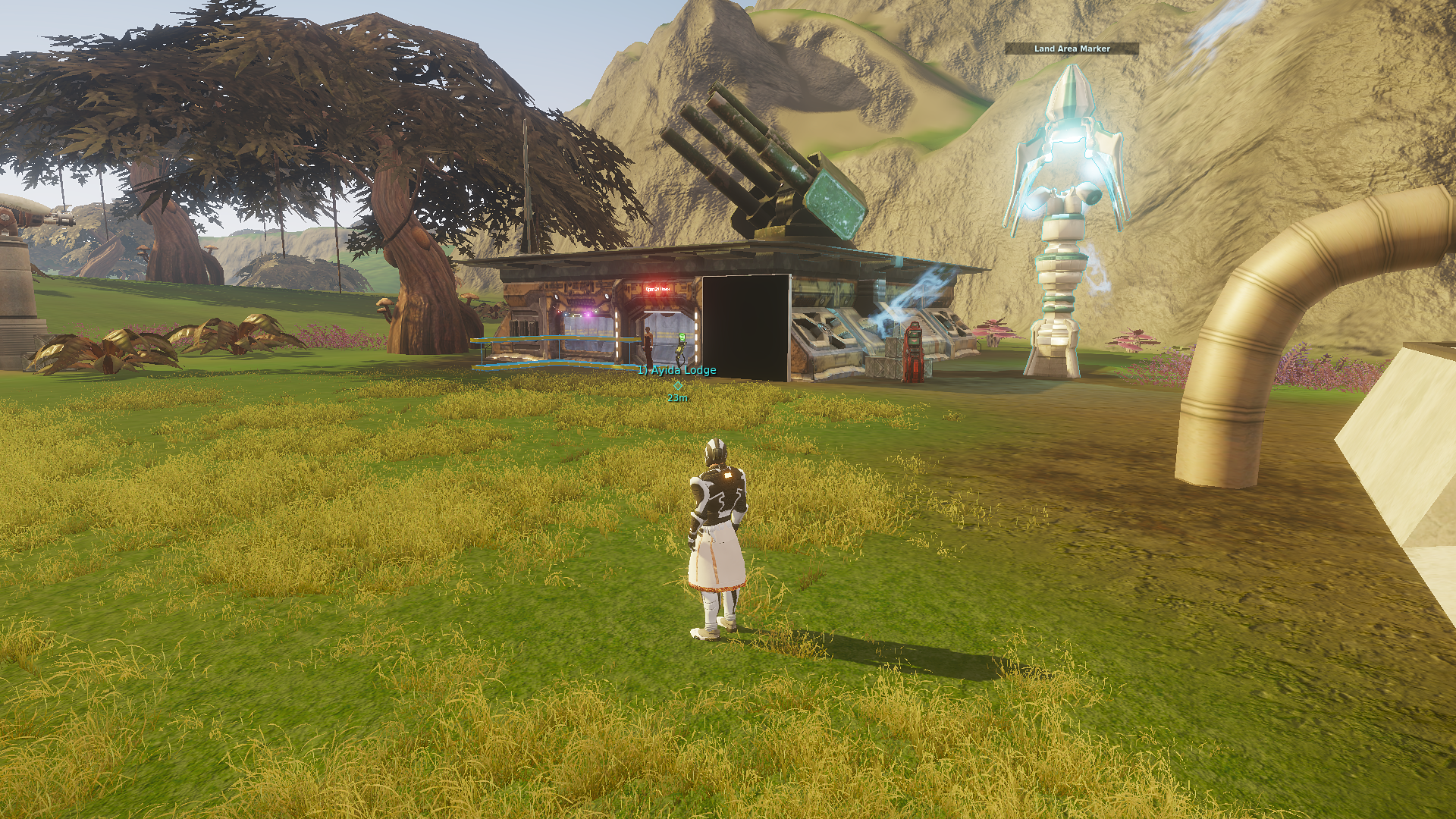This screenshot has height=819, width=1456.
Task: Click the Land Area Marker nameplate
Action: (x=1072, y=49)
